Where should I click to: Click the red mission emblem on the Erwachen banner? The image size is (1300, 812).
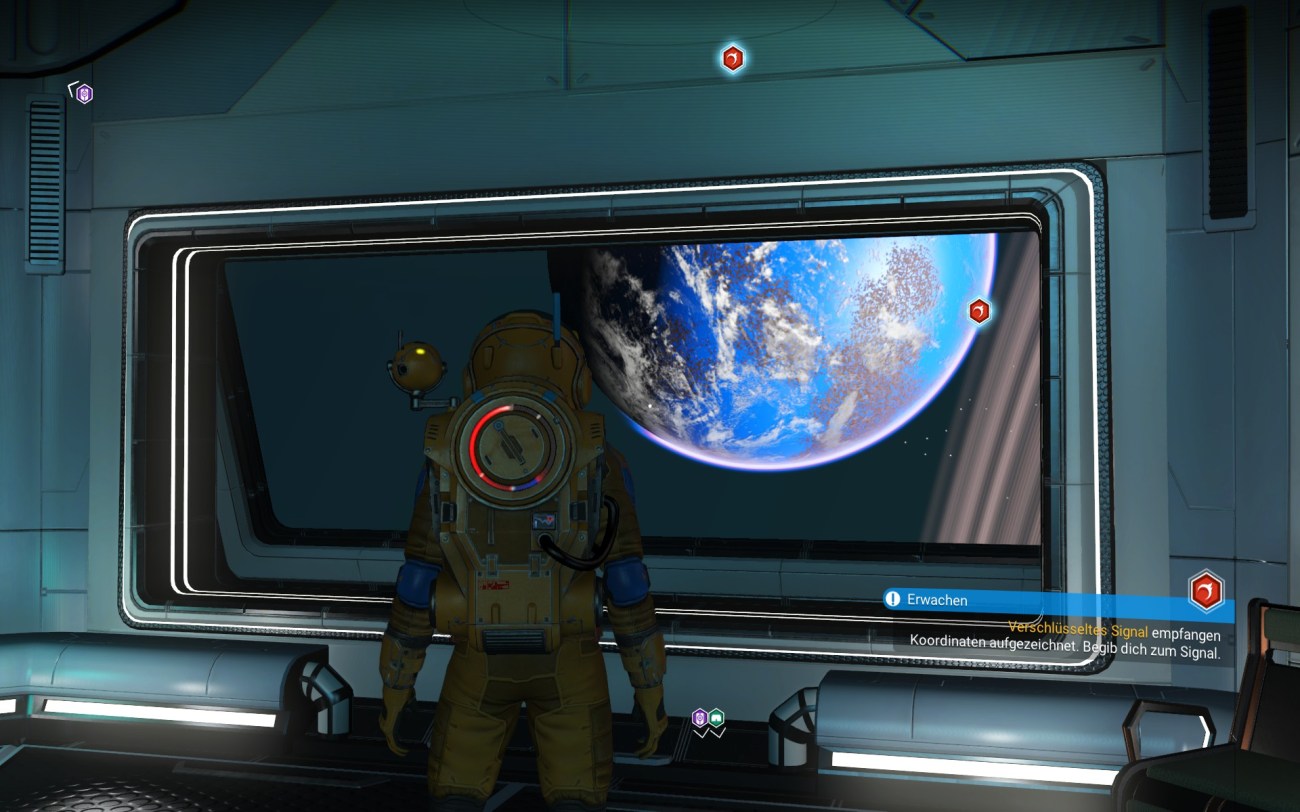[x=1206, y=591]
